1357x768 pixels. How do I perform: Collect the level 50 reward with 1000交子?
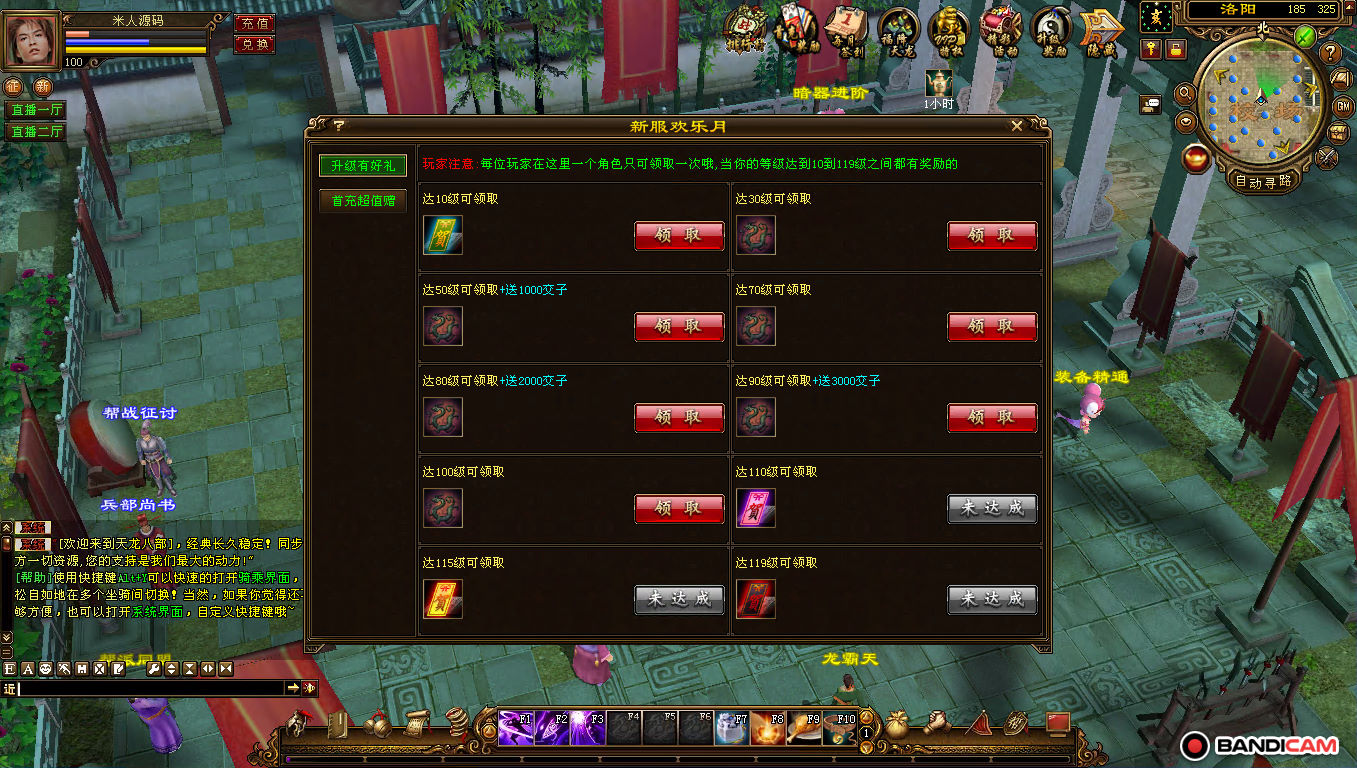coord(679,327)
